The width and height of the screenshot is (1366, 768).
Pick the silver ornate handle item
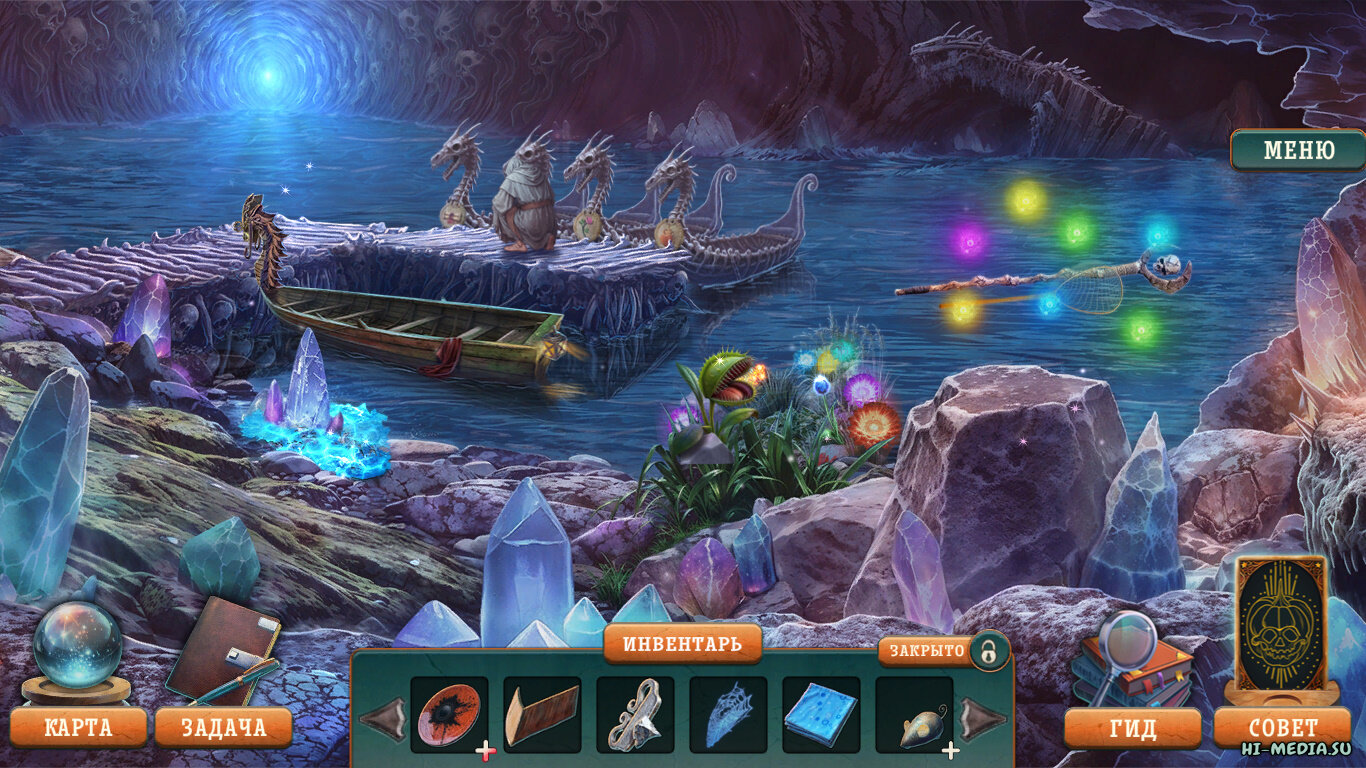(635, 714)
